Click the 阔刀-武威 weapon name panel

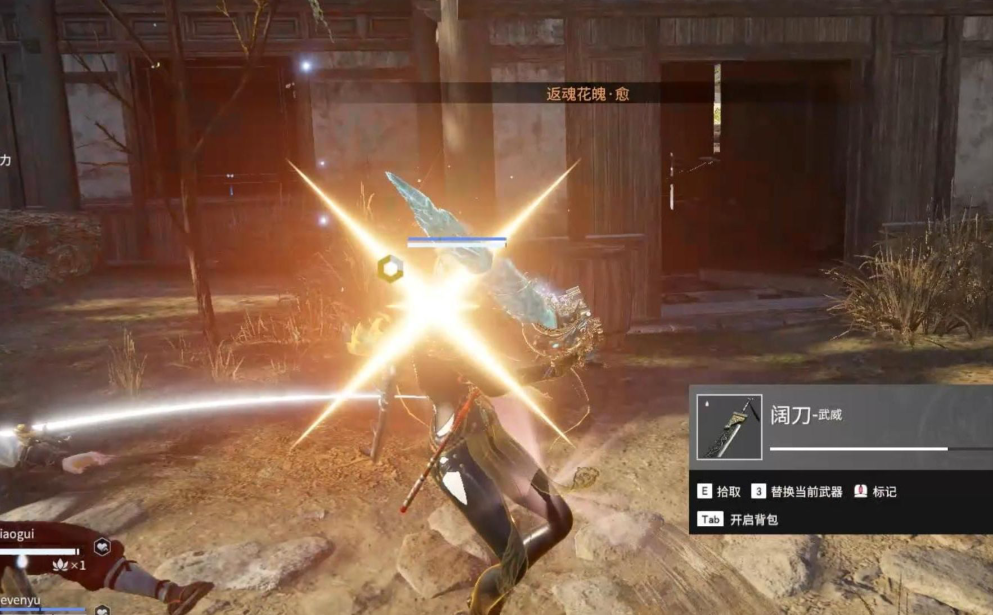tap(870, 414)
